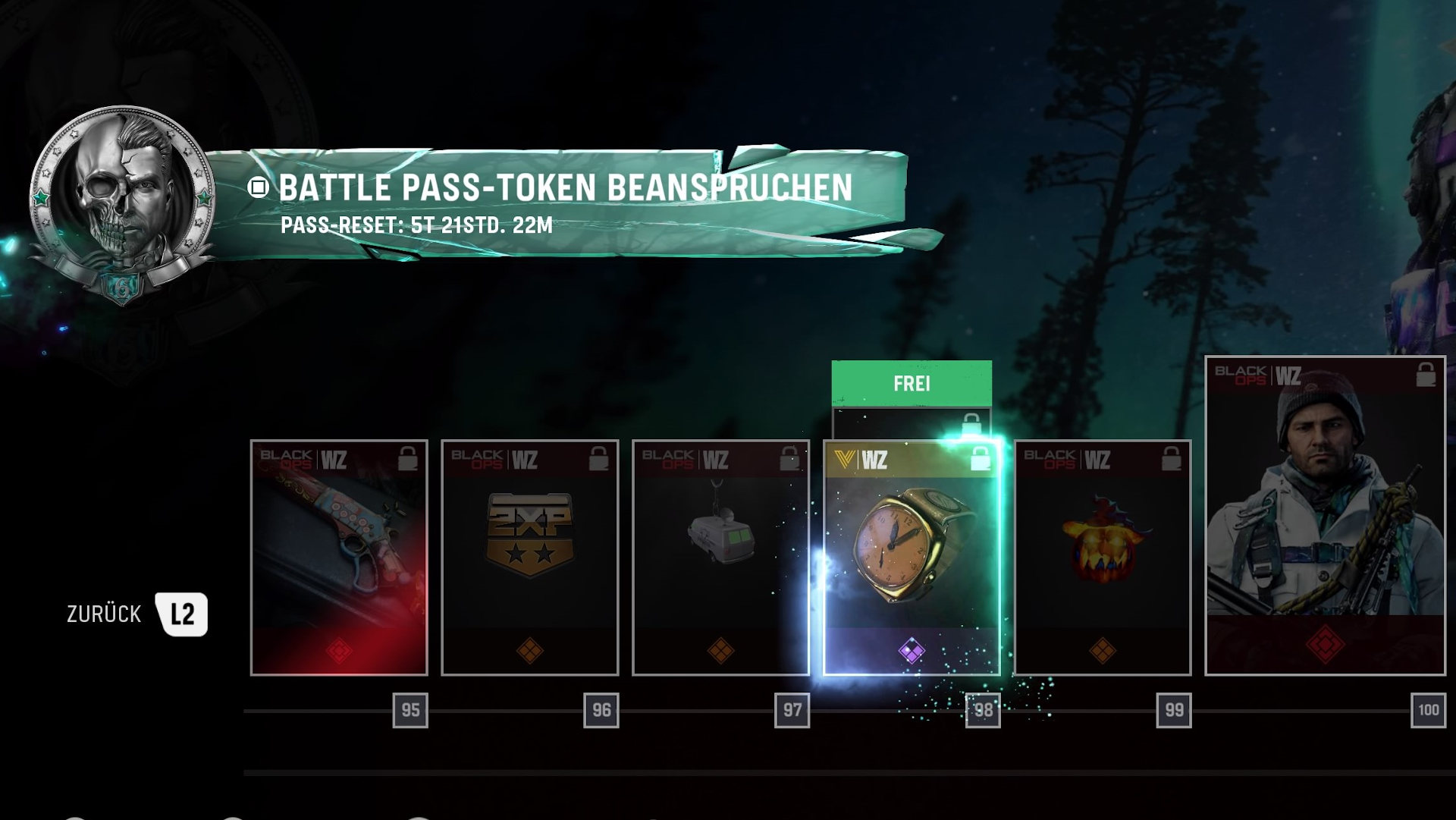Choose the 2XP token reward card
The height and width of the screenshot is (820, 1456).
pos(530,558)
